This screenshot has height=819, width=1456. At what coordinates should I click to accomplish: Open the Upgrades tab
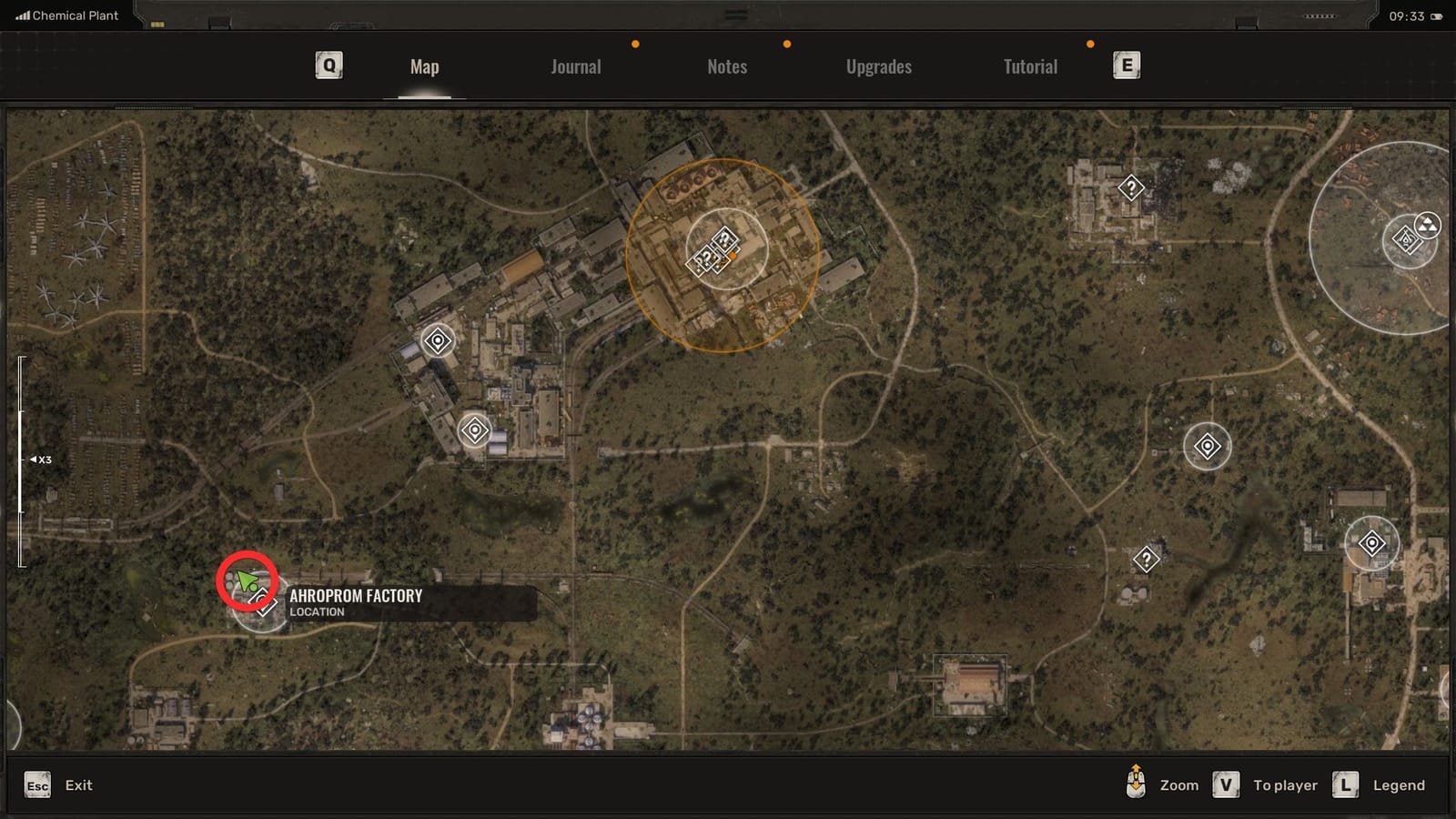click(x=878, y=66)
